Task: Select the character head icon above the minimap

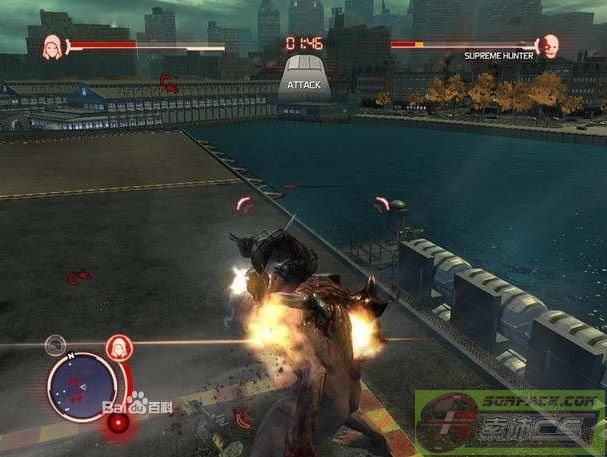Action: [118, 347]
